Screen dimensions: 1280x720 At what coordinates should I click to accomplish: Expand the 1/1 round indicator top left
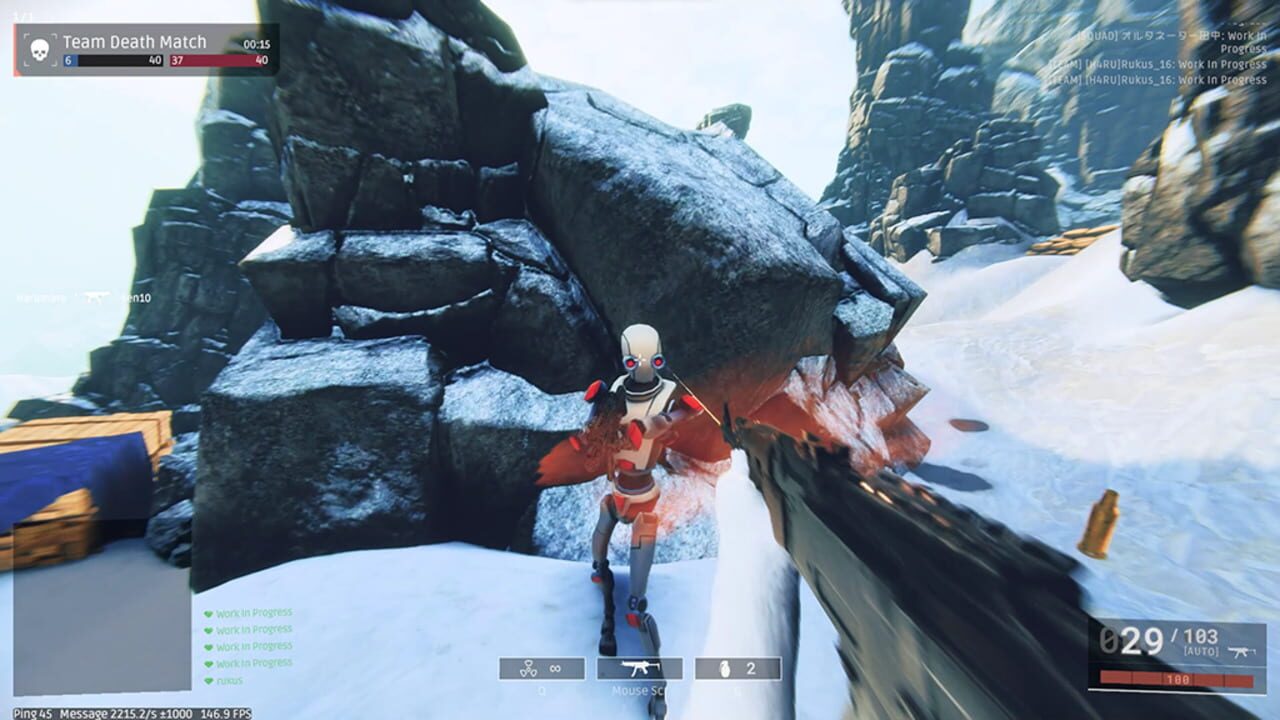20,16
